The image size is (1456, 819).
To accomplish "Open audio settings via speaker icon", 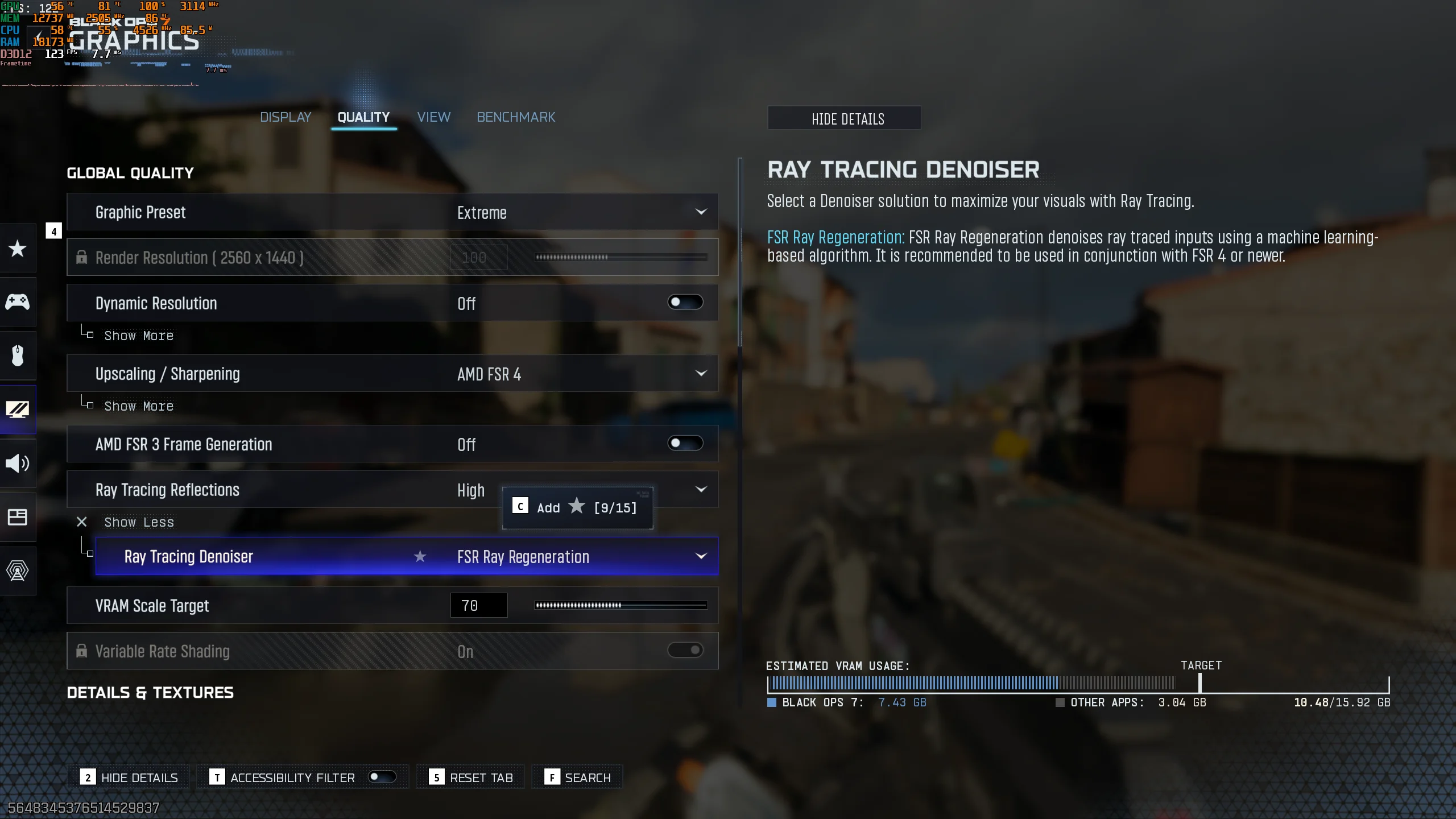I will tap(18, 463).
